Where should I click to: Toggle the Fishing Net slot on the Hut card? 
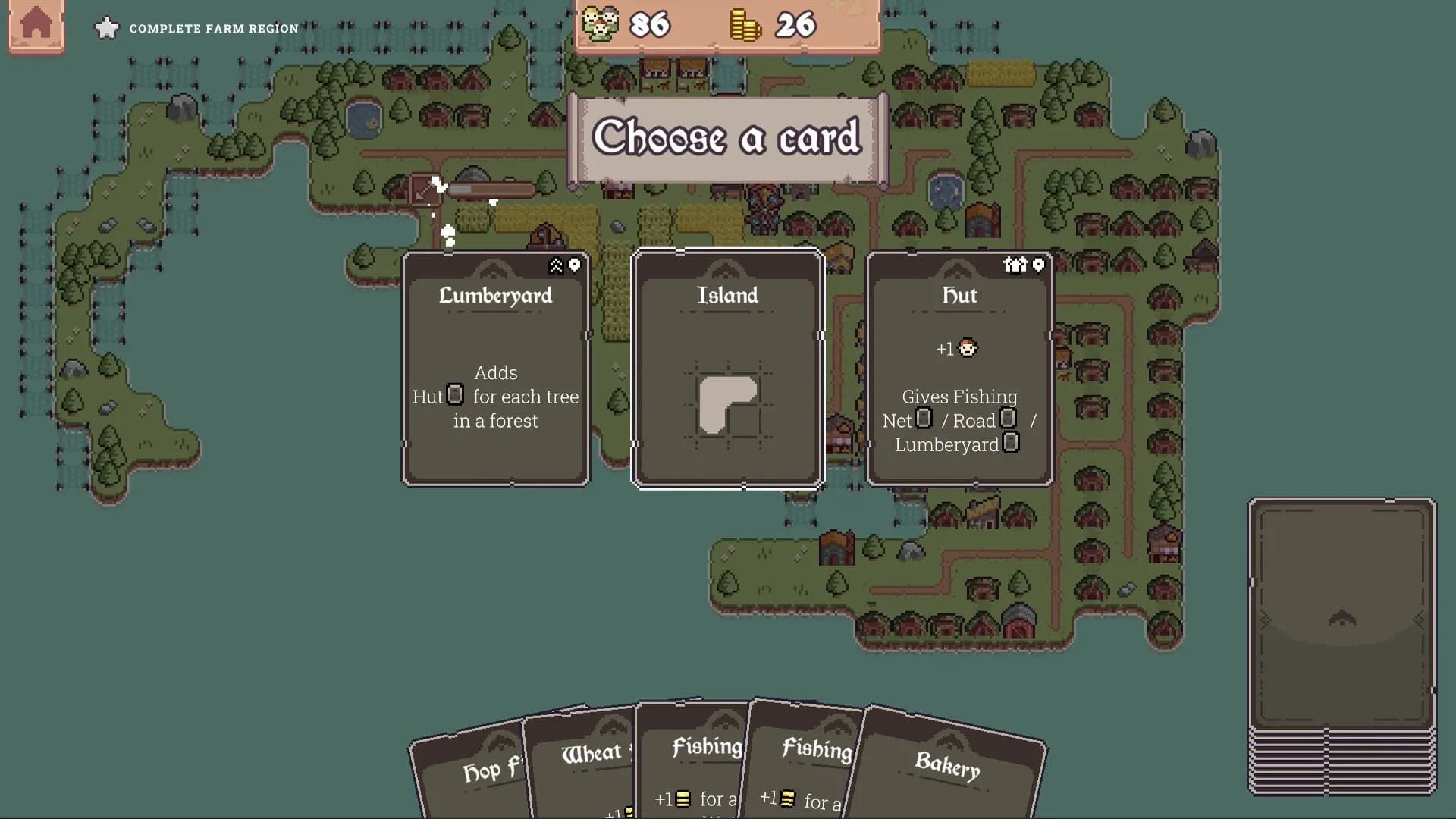coord(923,418)
